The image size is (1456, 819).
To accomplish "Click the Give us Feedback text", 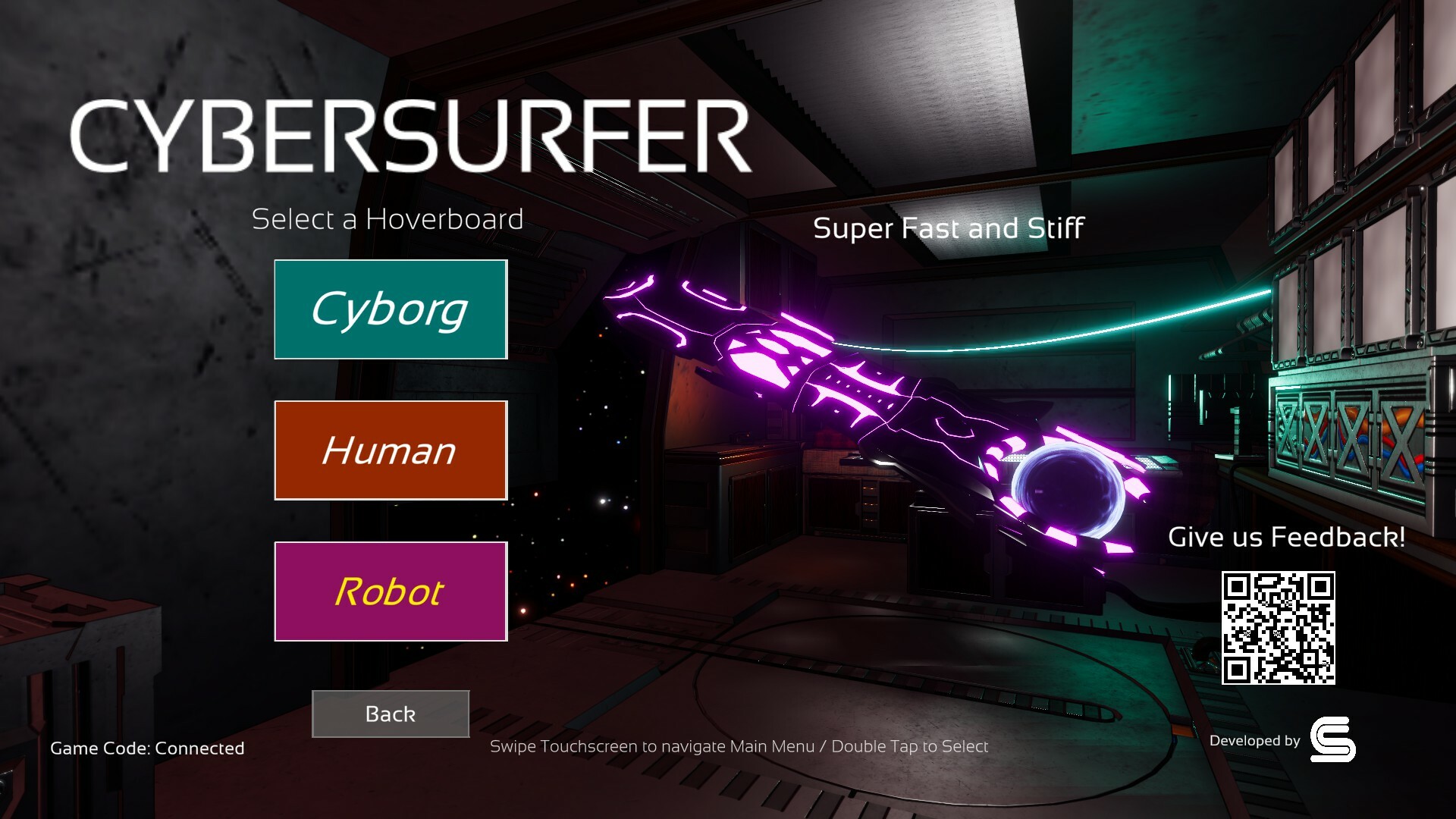I will coord(1288,537).
